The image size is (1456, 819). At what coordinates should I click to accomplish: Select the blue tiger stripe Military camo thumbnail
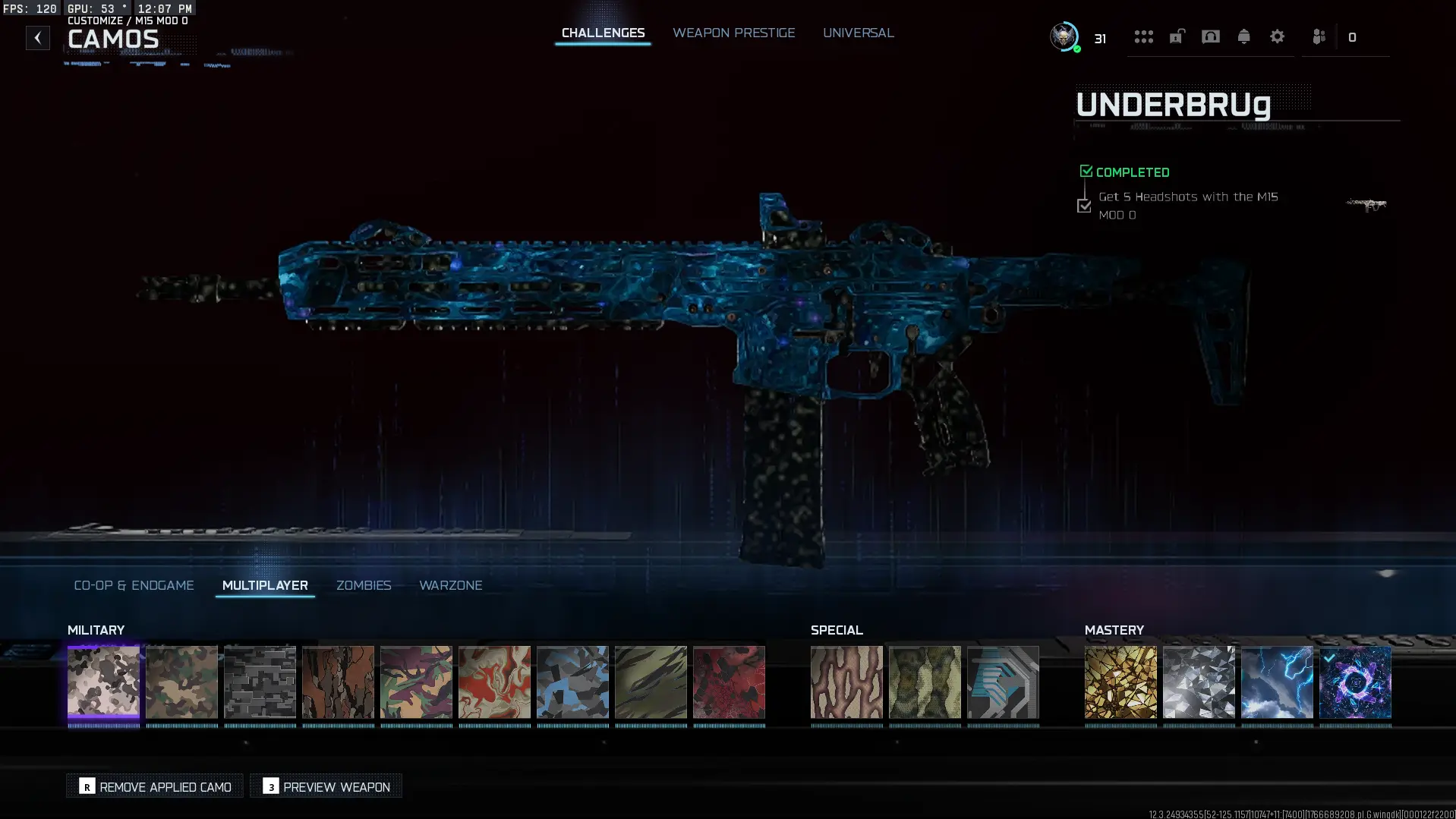tap(573, 683)
